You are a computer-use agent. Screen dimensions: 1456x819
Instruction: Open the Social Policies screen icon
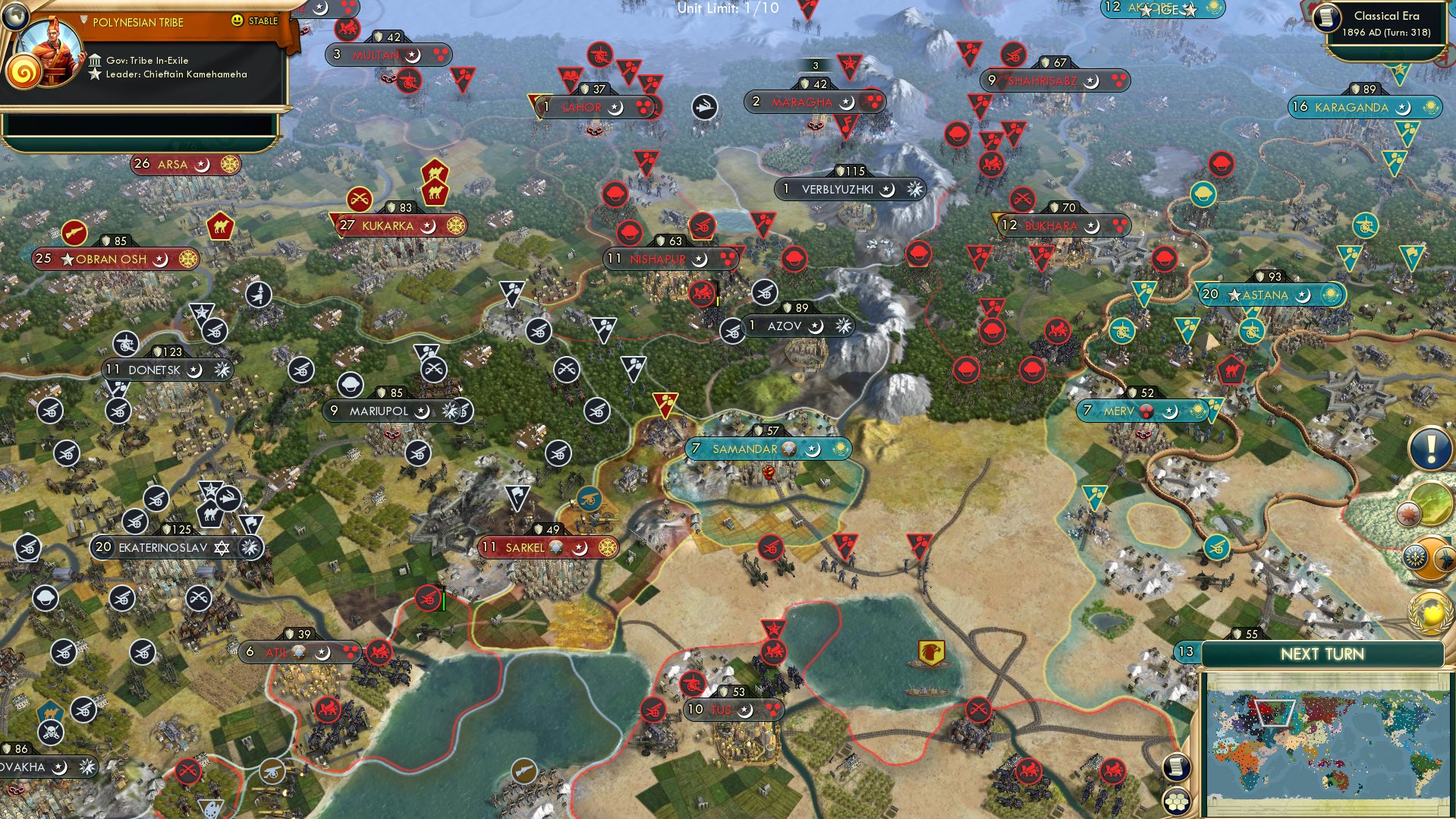[x=1432, y=558]
